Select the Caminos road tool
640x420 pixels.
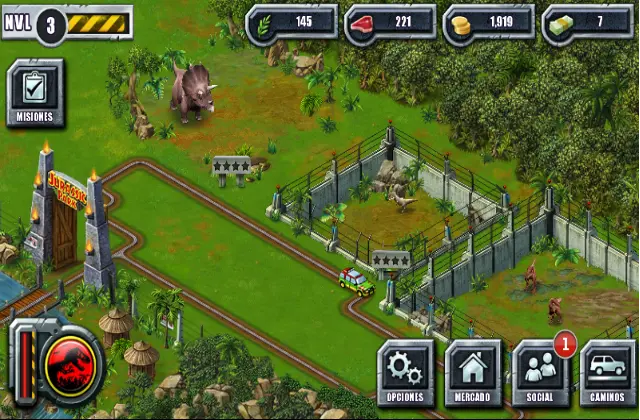click(x=608, y=372)
